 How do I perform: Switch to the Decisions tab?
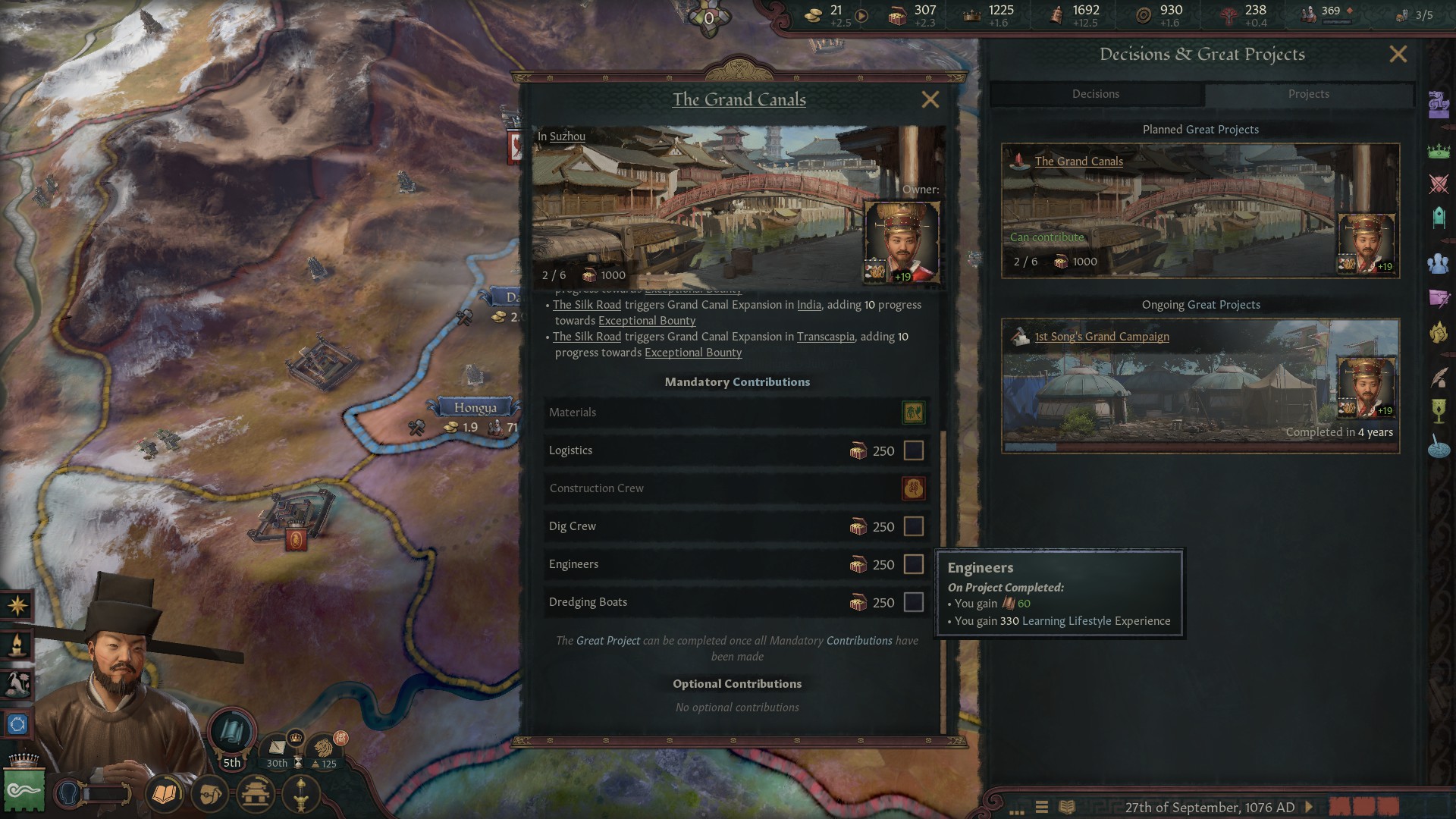(x=1095, y=94)
